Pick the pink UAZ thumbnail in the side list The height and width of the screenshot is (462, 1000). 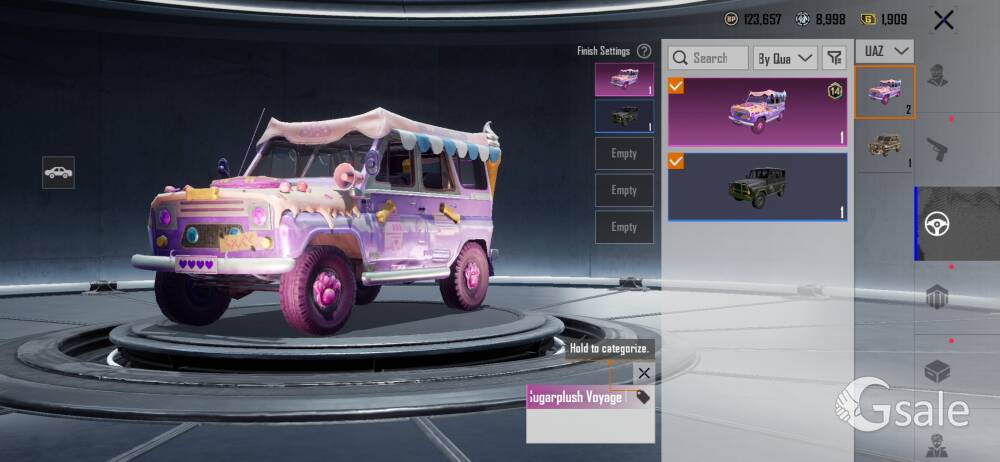pos(885,92)
